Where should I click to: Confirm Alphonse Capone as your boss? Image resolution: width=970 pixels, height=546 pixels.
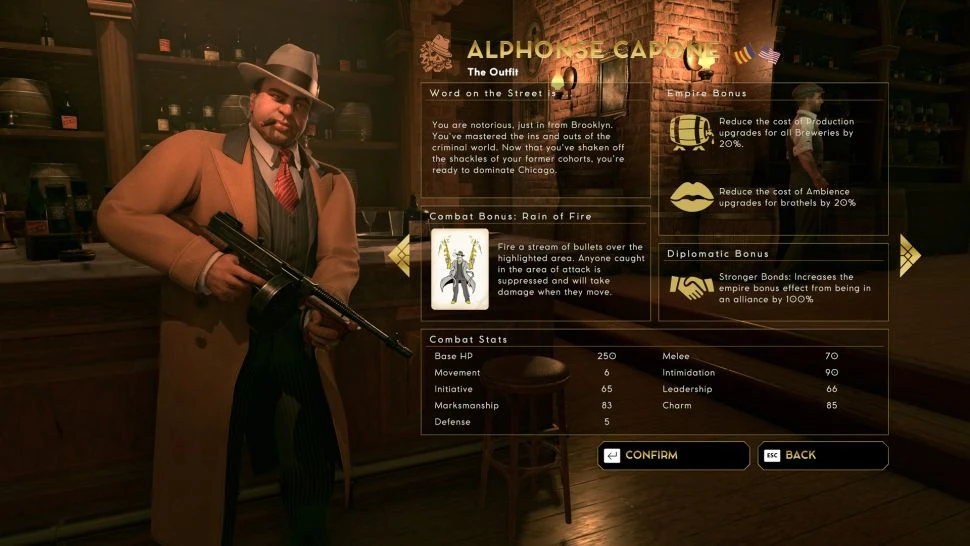coord(673,455)
